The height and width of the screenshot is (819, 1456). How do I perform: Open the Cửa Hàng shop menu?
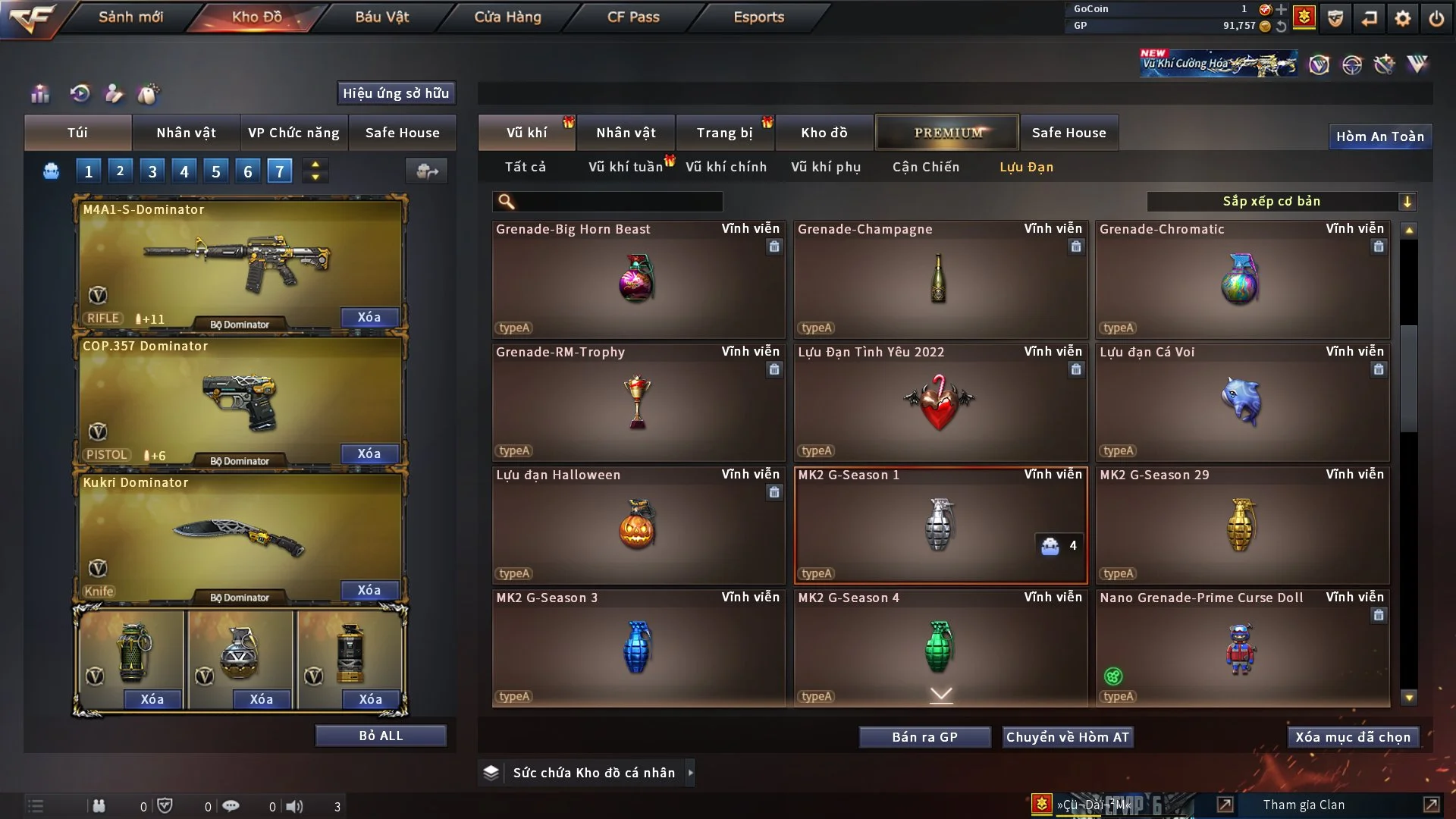507,17
